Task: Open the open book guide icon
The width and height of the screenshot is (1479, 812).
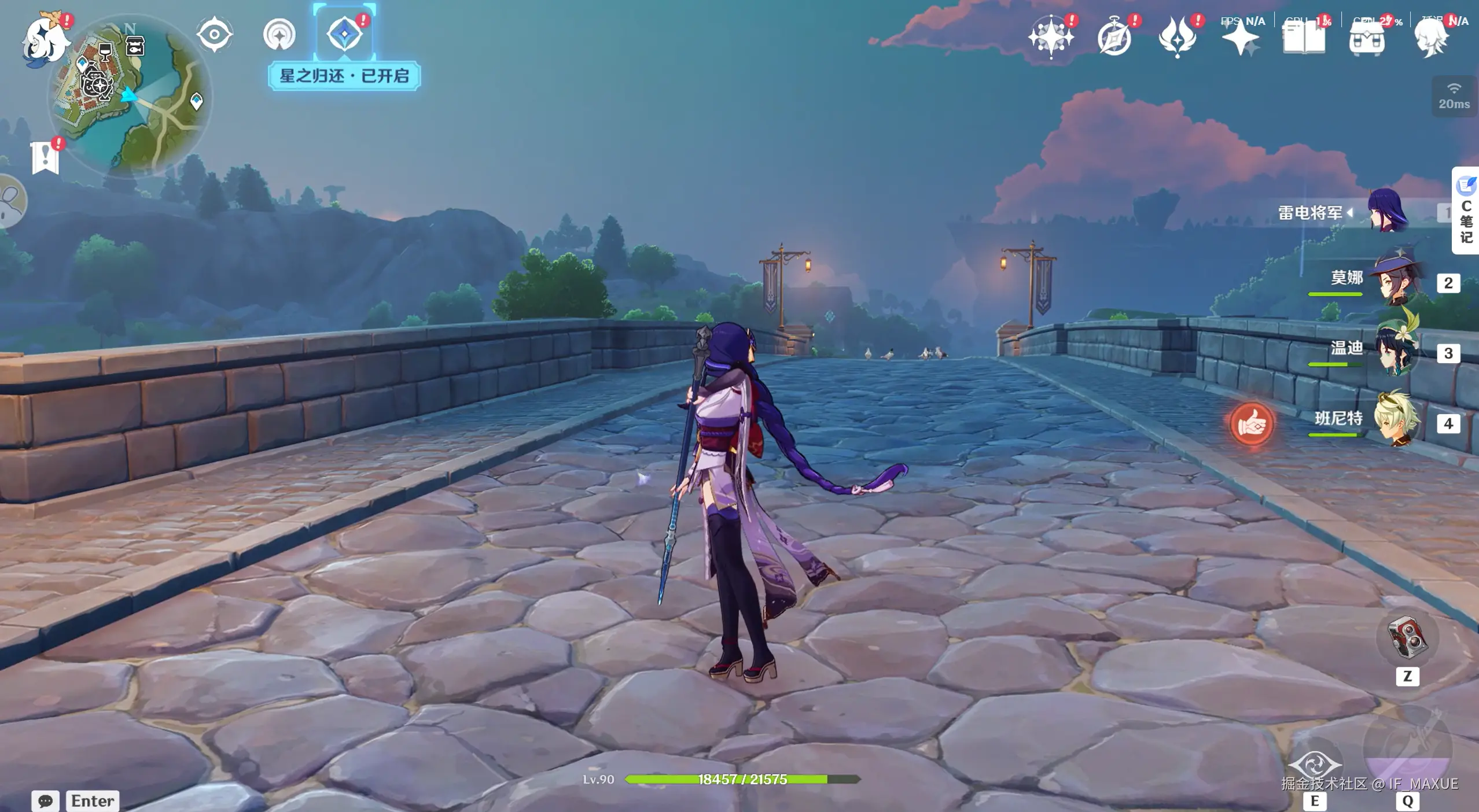Action: click(1304, 38)
